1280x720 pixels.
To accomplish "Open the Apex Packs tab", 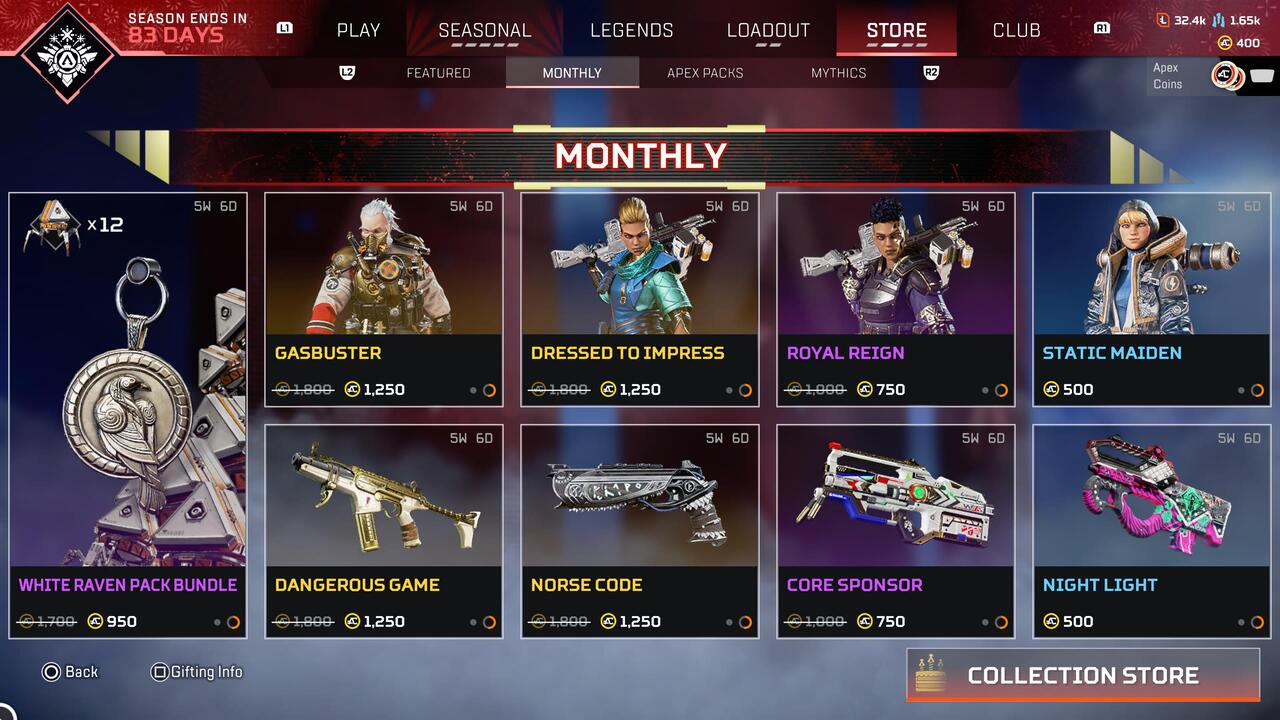I will (x=706, y=72).
